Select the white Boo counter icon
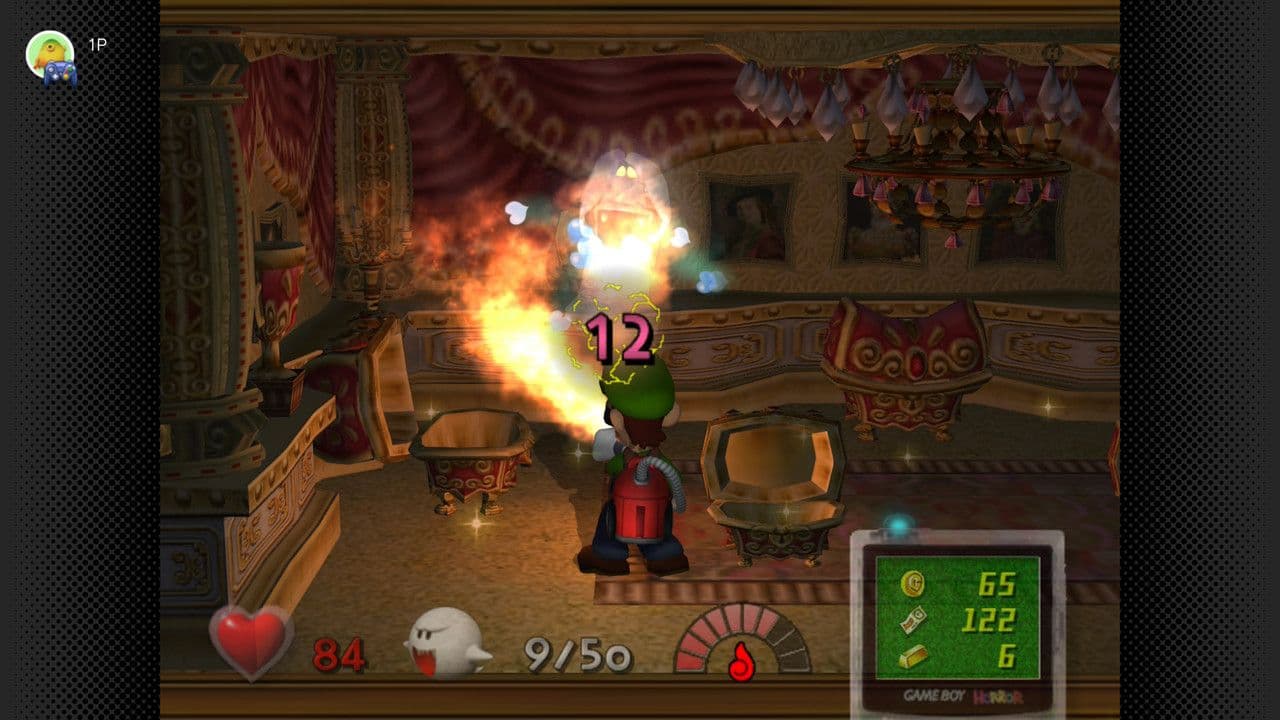Viewport: 1280px width, 720px height. [445, 645]
